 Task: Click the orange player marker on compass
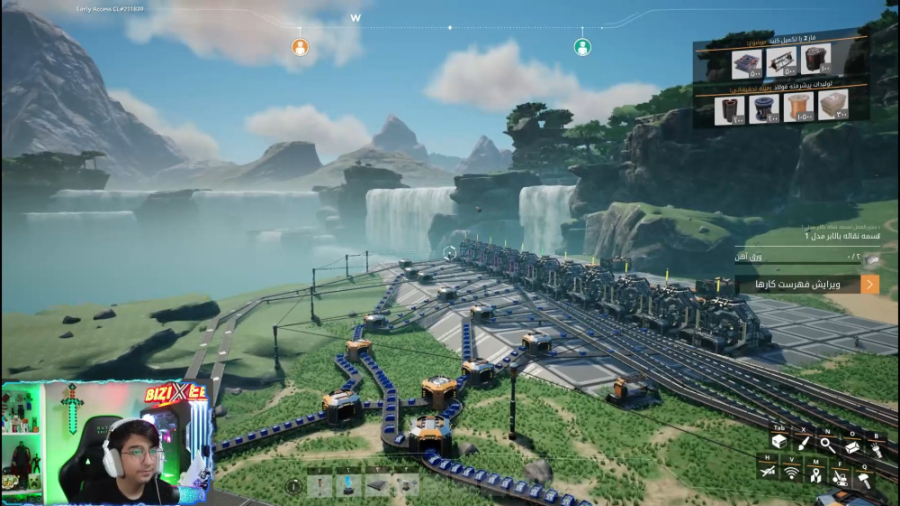click(300, 47)
